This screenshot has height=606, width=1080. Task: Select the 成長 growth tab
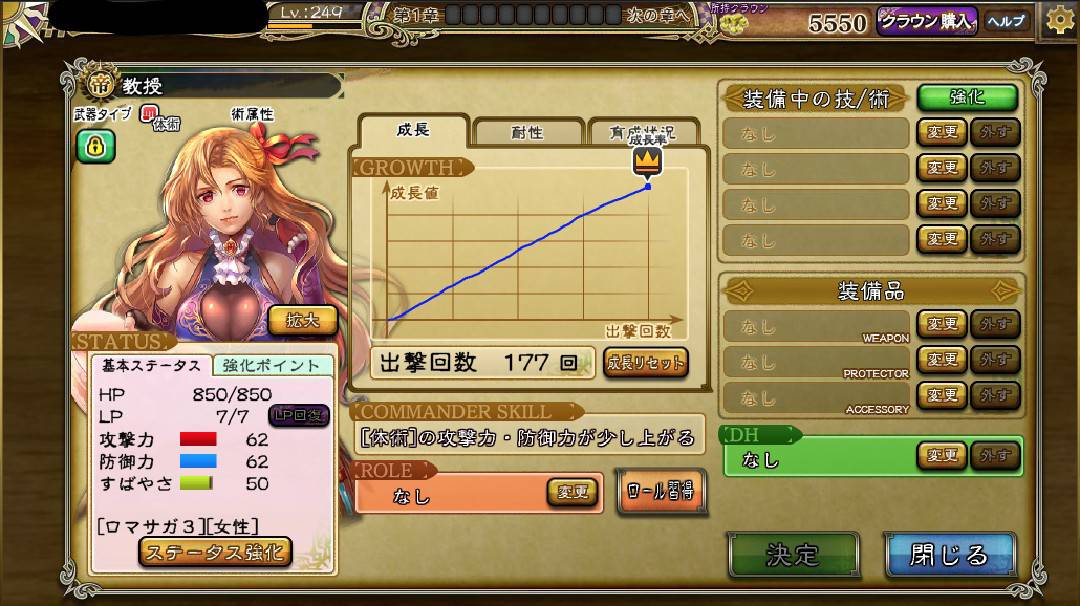click(x=413, y=131)
